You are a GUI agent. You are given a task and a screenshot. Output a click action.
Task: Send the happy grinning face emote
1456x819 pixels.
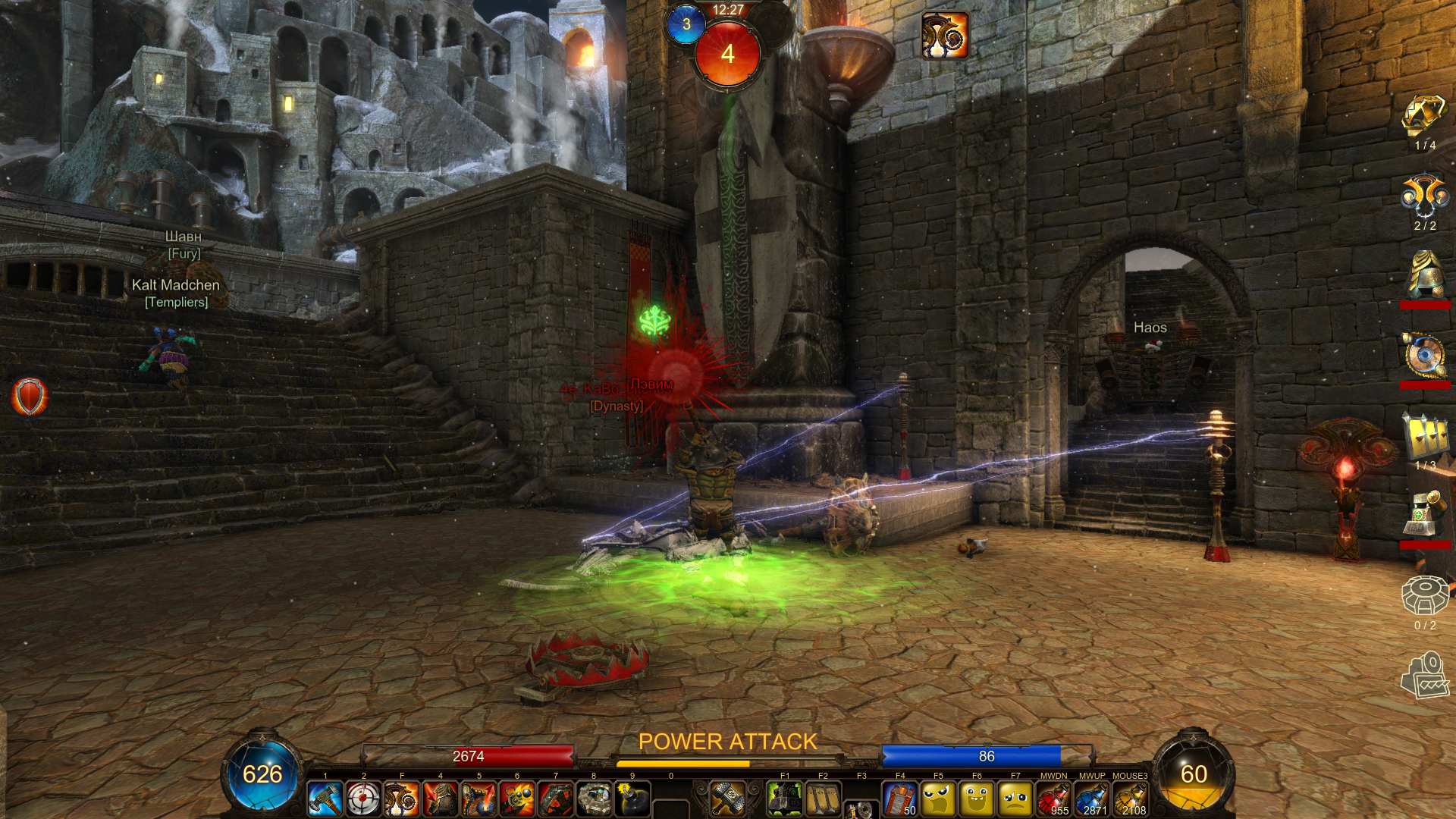tap(977, 799)
